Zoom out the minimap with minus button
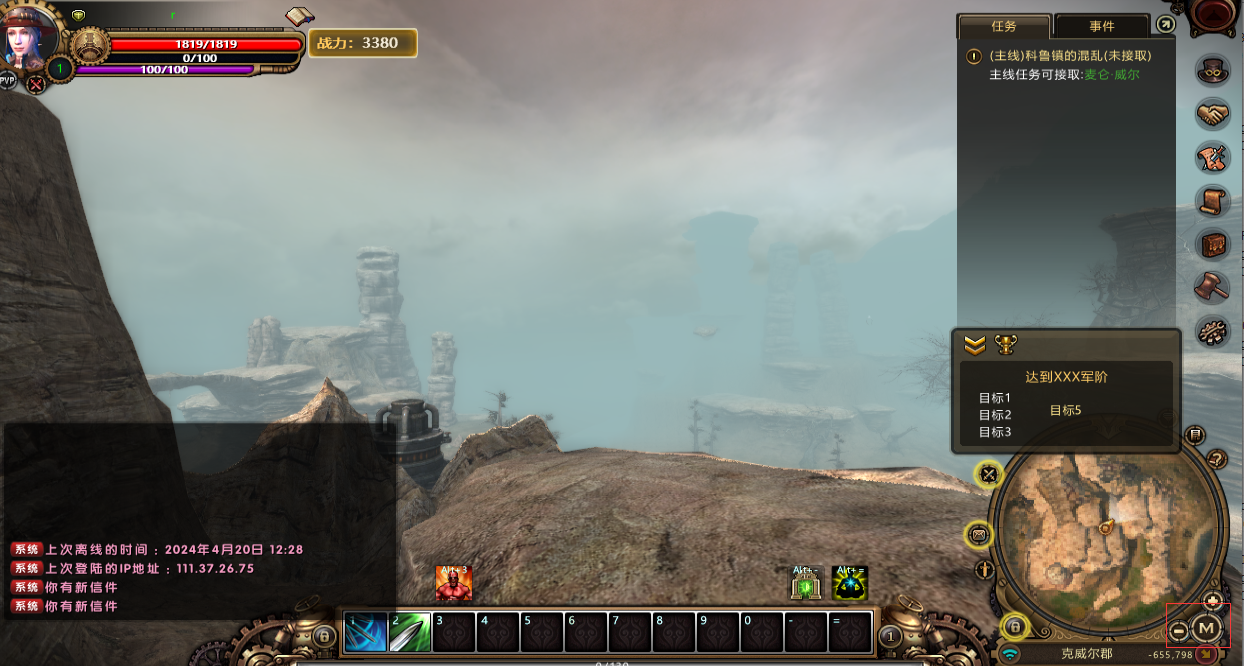The height and width of the screenshot is (666, 1244). [x=1179, y=630]
